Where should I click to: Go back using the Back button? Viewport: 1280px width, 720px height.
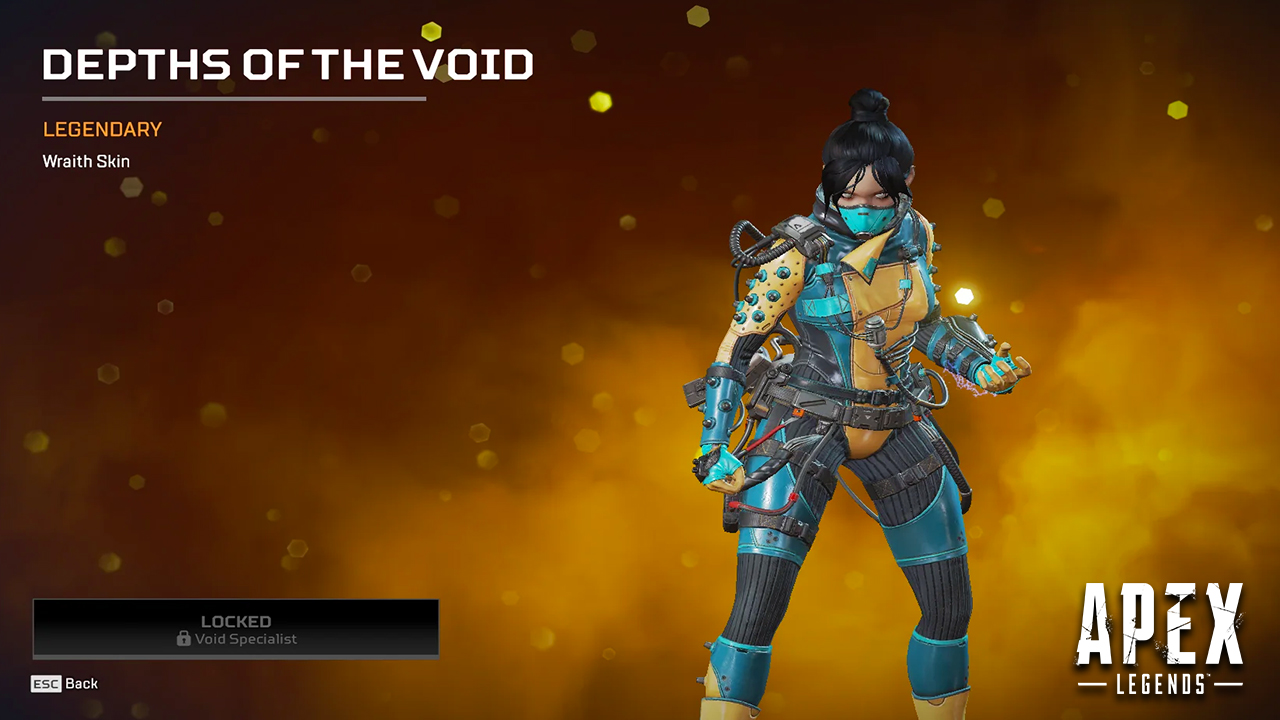pyautogui.click(x=65, y=684)
